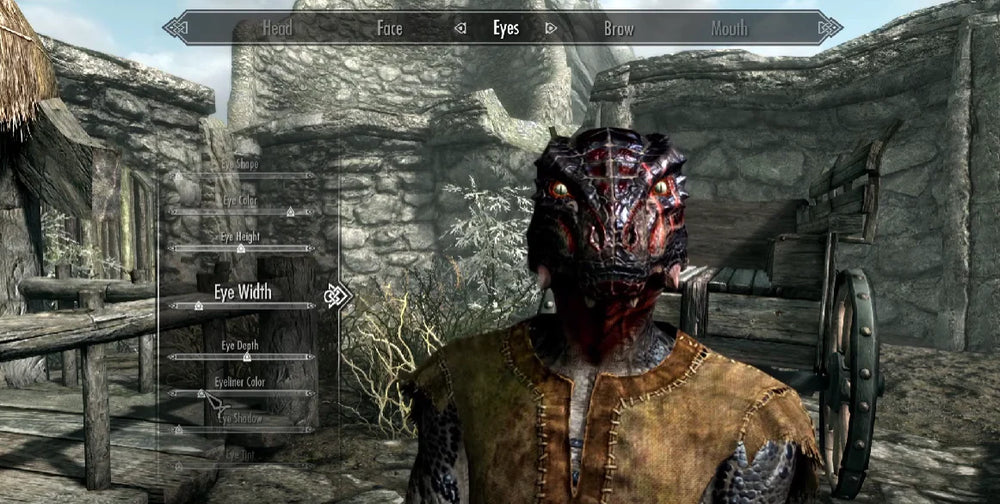This screenshot has width=1000, height=504.
Task: Switch to the Head tab
Action: point(277,28)
